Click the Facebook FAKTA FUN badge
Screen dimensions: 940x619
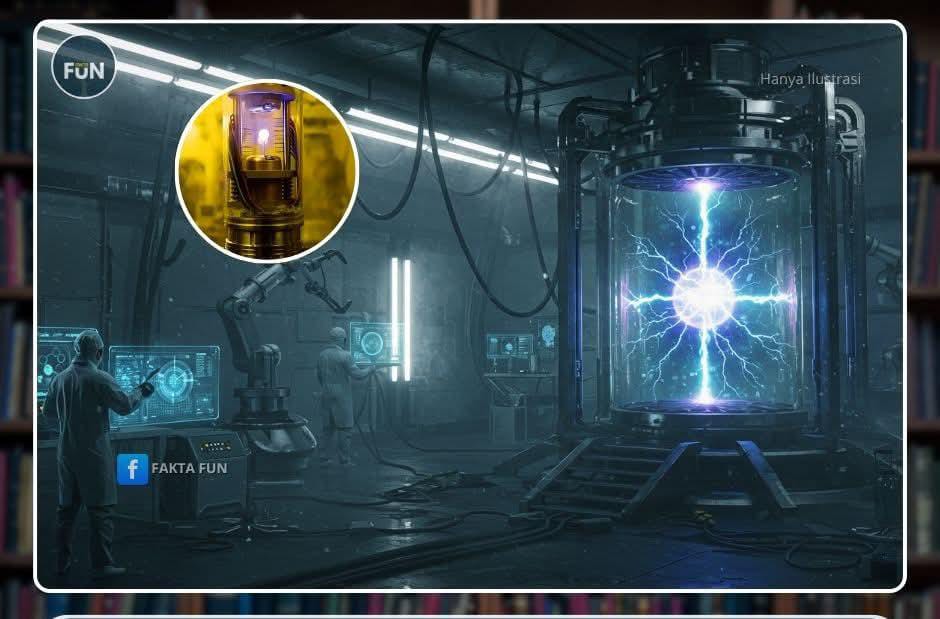click(x=172, y=468)
